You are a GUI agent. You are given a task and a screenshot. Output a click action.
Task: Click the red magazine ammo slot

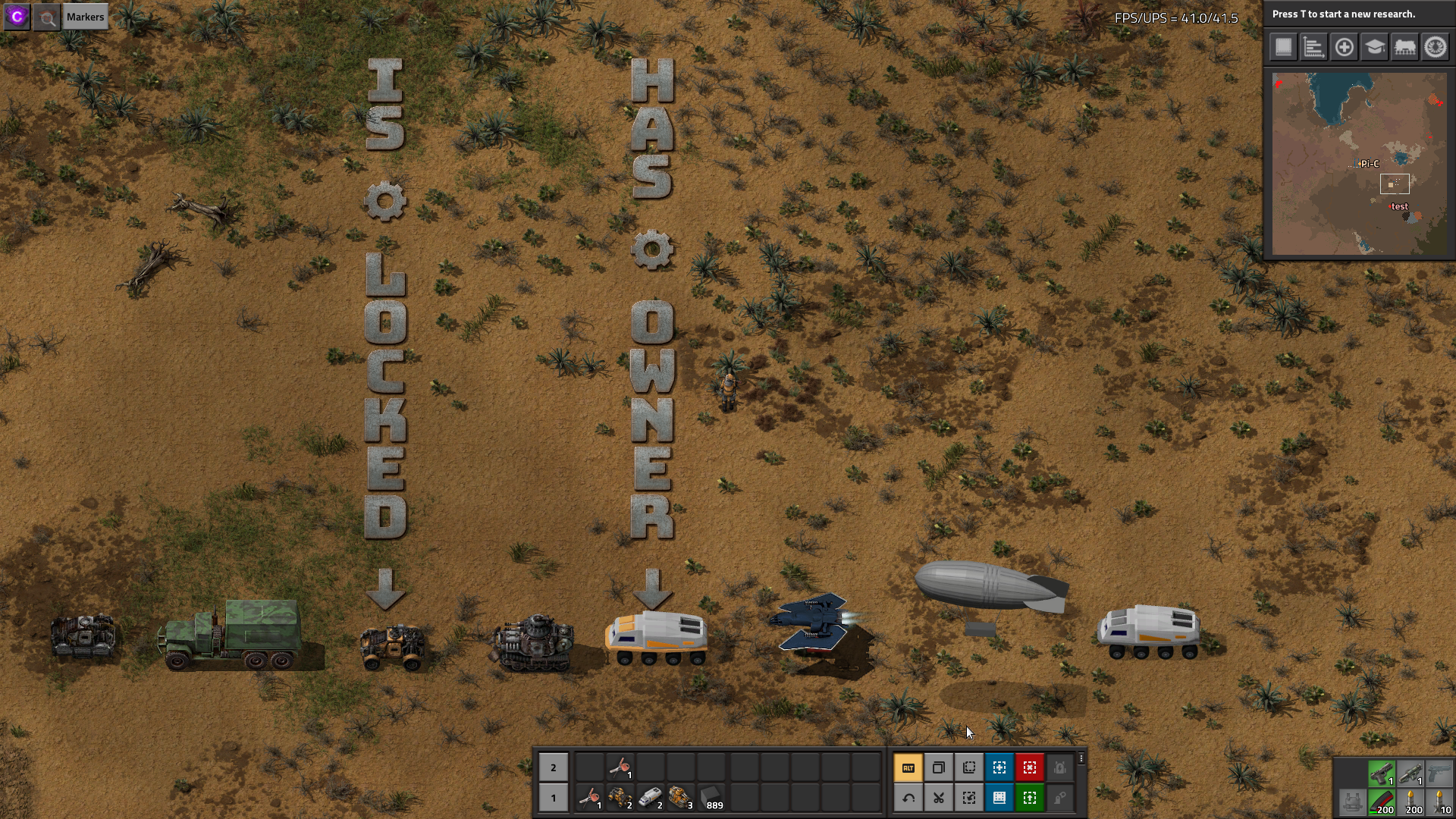1381,802
